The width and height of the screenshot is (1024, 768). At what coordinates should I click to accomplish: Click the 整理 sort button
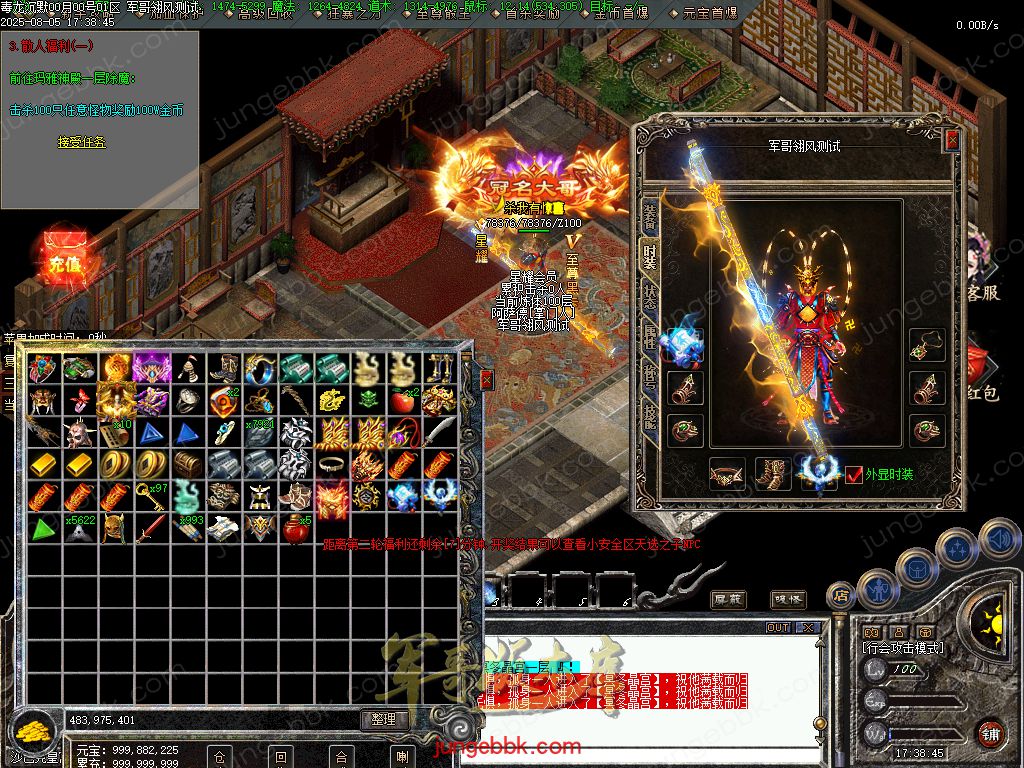click(x=384, y=719)
